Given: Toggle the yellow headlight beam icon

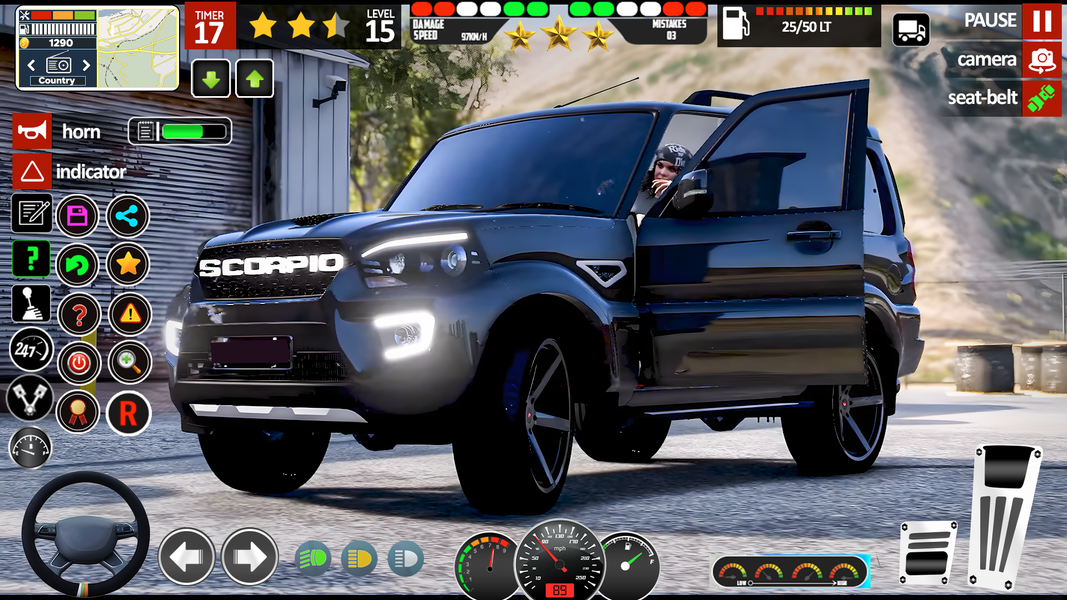Looking at the screenshot, I should 359,557.
